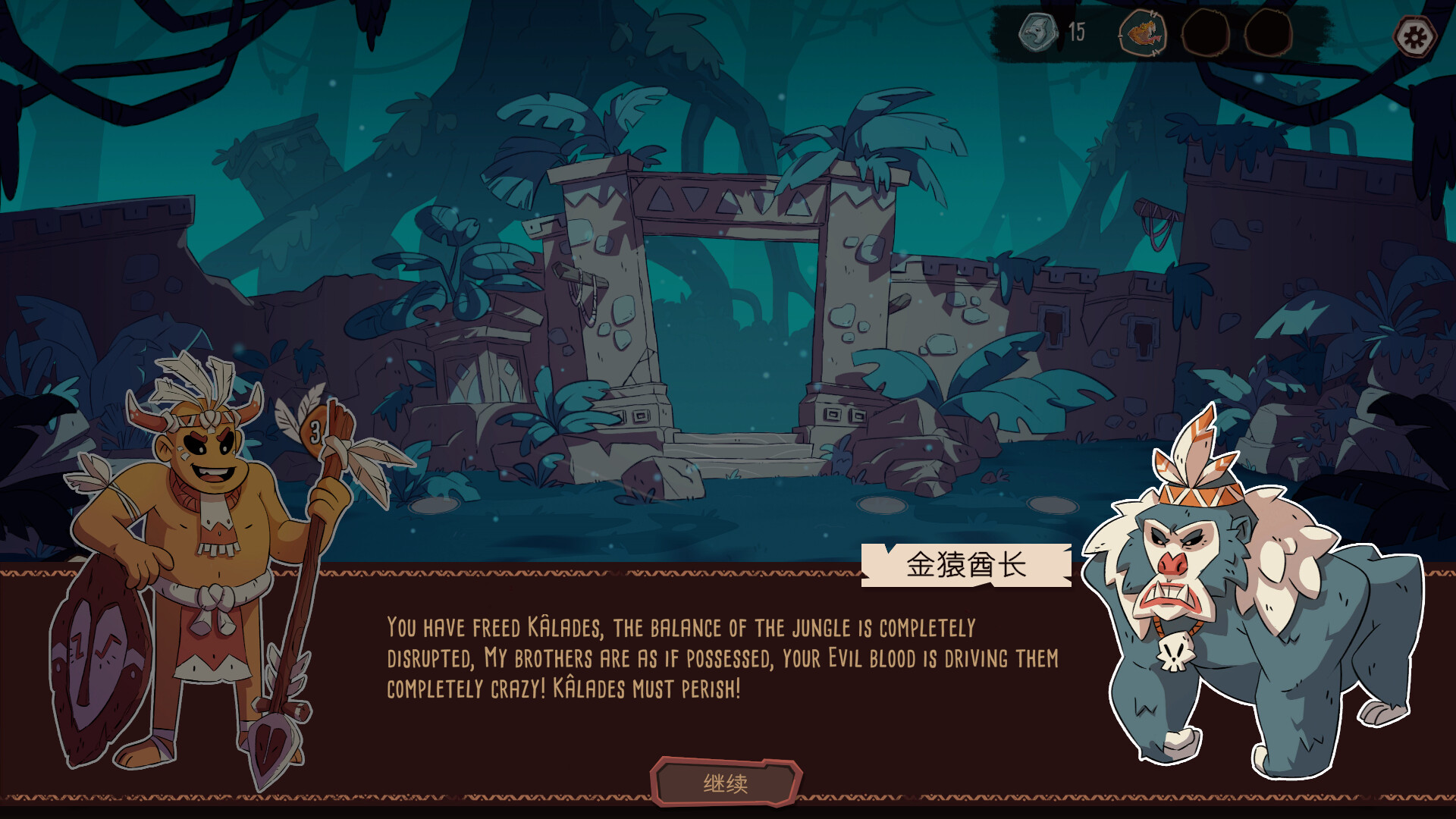This screenshot has height=819, width=1456.
Task: Click the silver bird coin currency icon
Action: tap(1037, 33)
